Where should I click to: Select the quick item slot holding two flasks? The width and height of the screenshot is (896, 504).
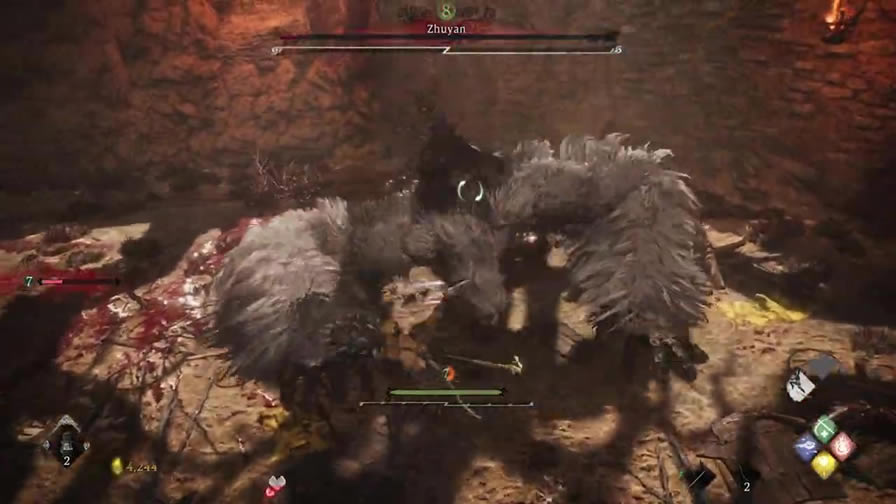point(66,438)
